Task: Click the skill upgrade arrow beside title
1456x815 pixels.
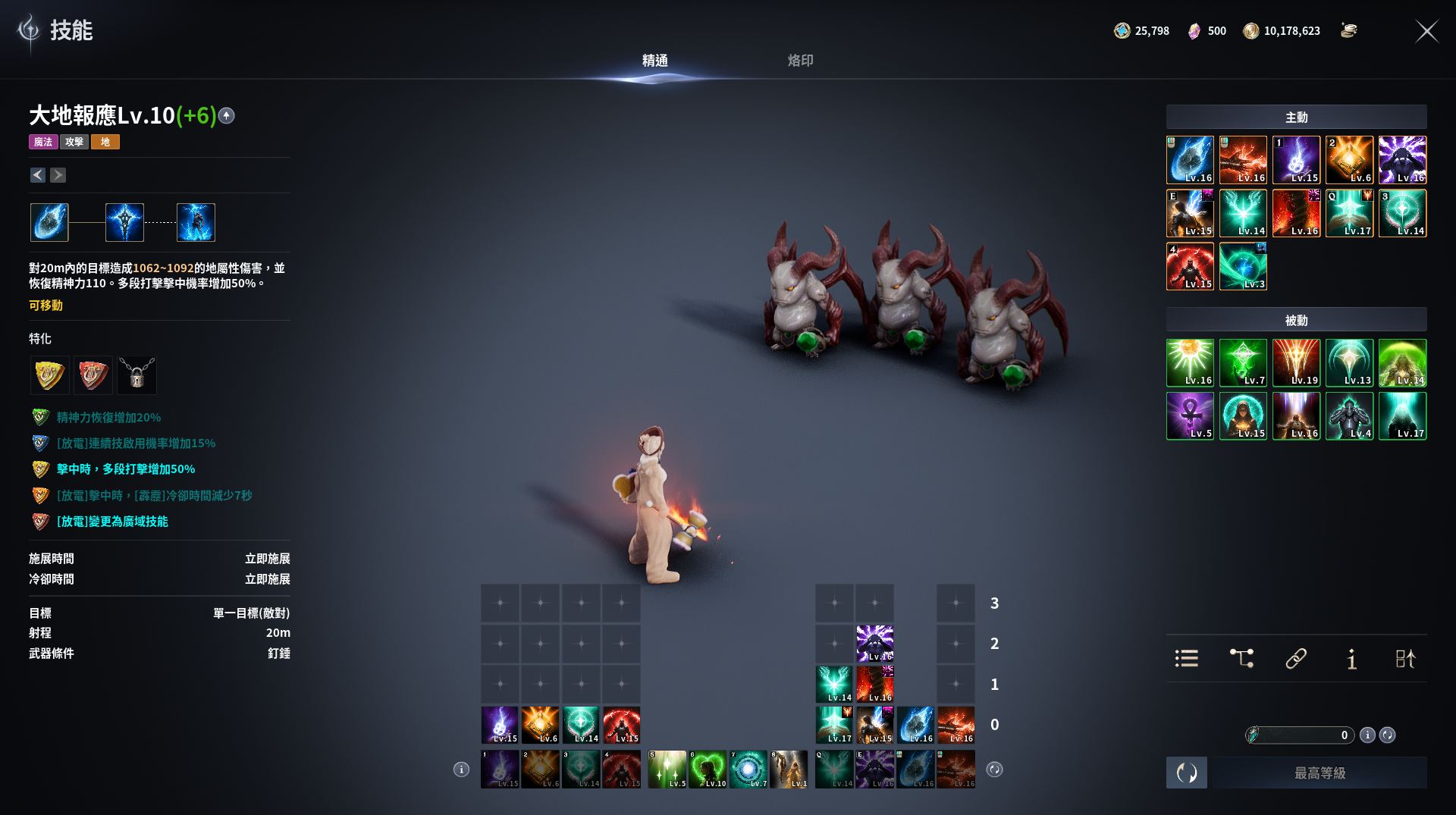Action: click(226, 116)
